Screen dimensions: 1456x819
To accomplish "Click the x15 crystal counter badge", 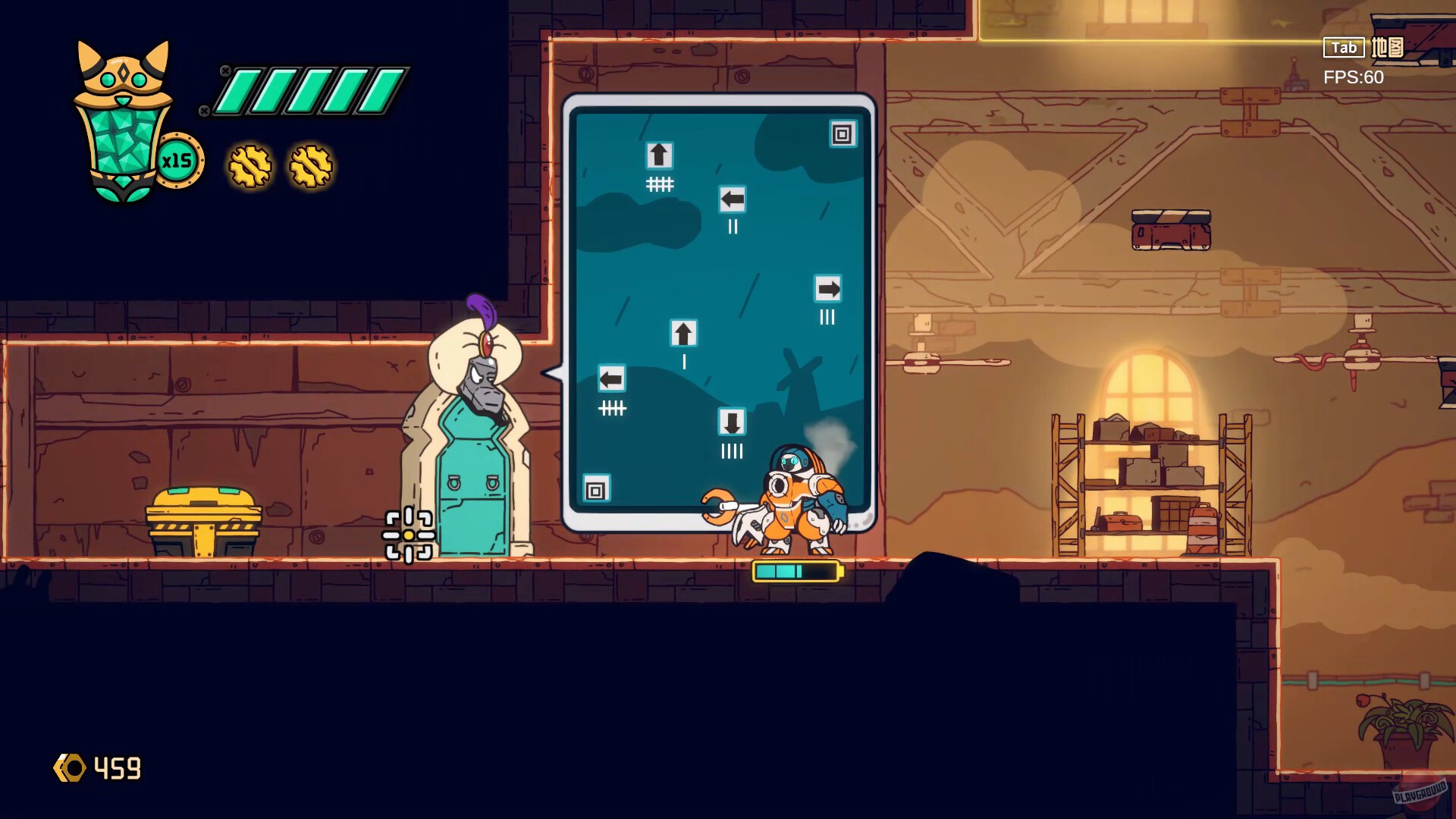I will point(180,159).
